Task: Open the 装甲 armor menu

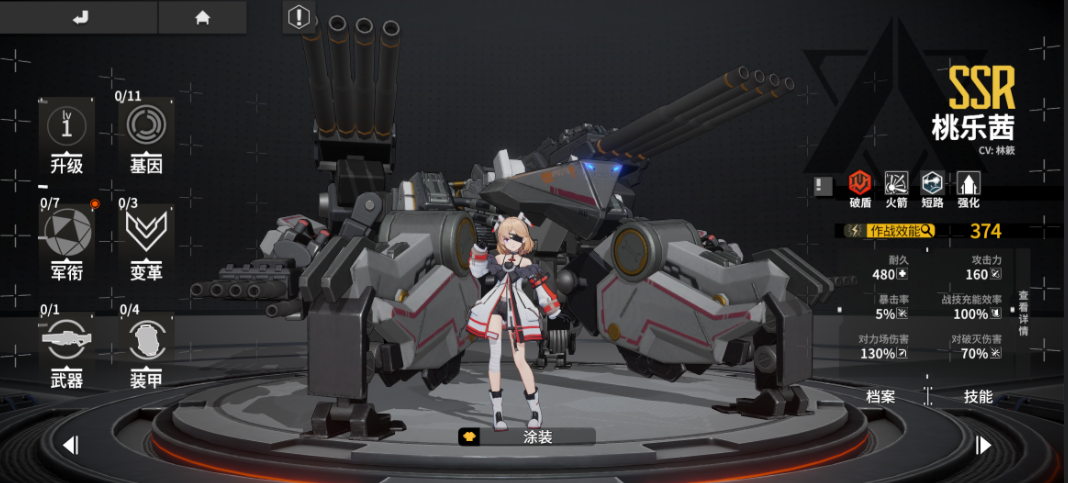Action: point(146,352)
